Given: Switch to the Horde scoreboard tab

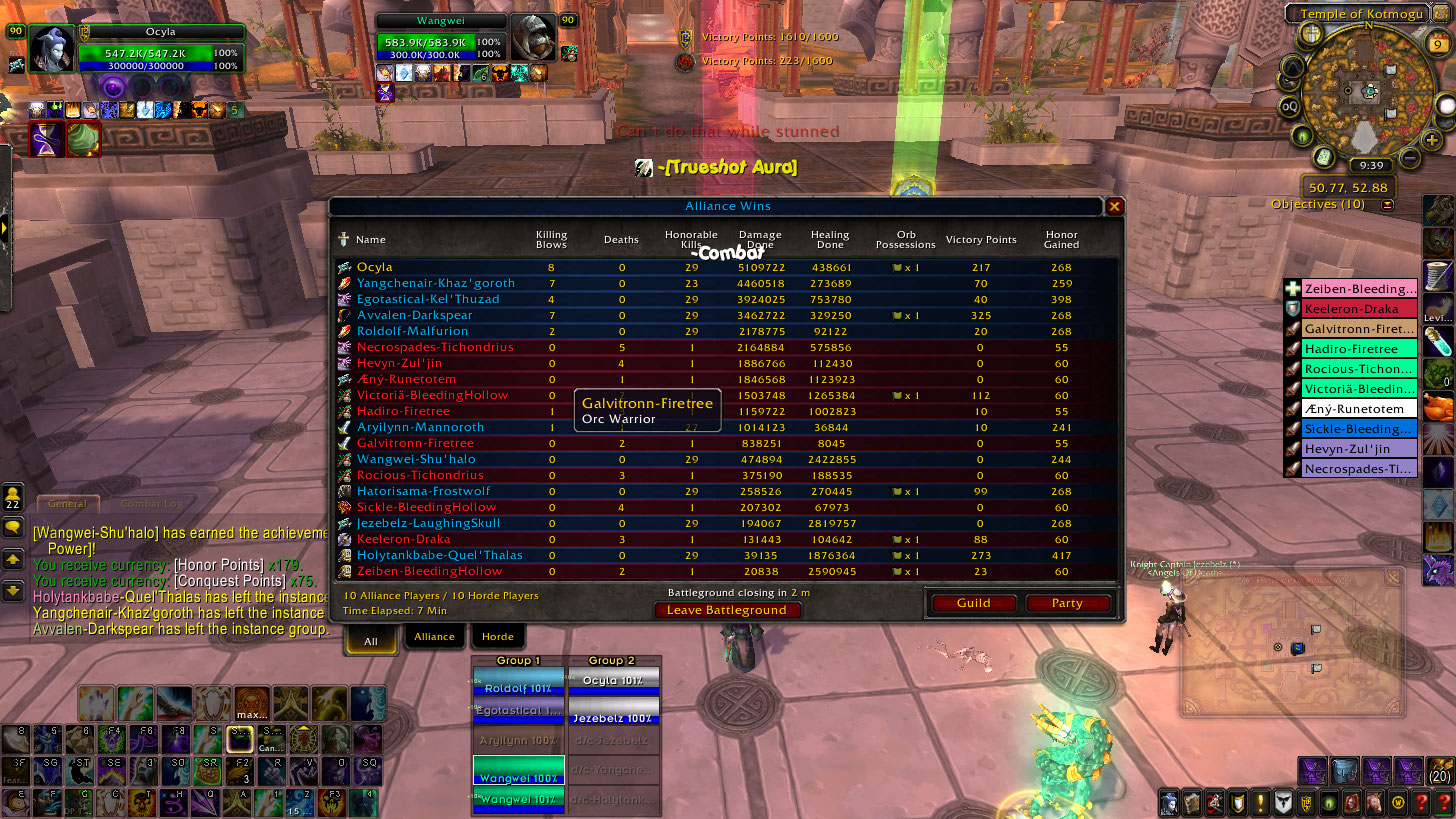Looking at the screenshot, I should click(x=498, y=637).
